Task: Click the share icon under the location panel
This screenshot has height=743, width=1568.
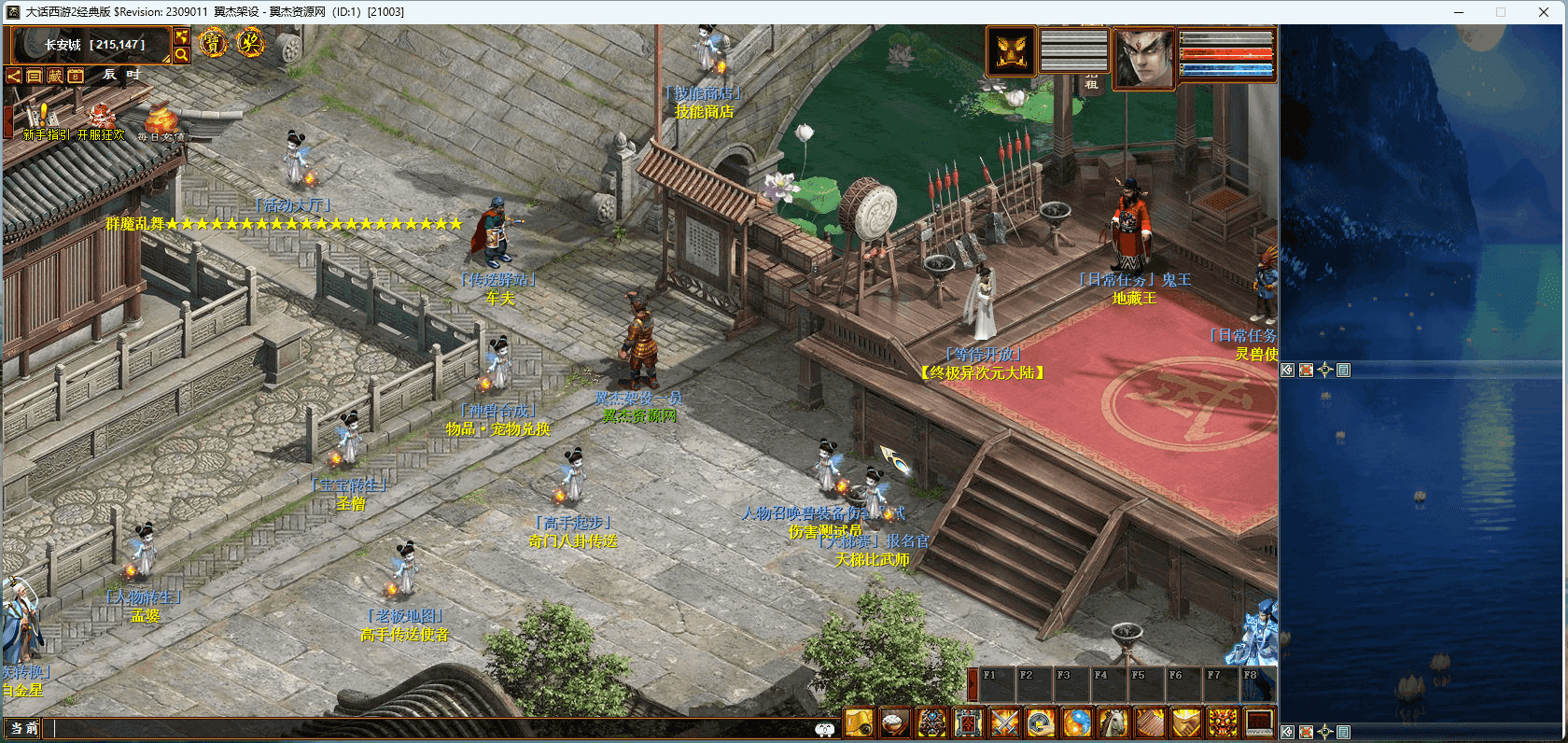Action: click(14, 76)
